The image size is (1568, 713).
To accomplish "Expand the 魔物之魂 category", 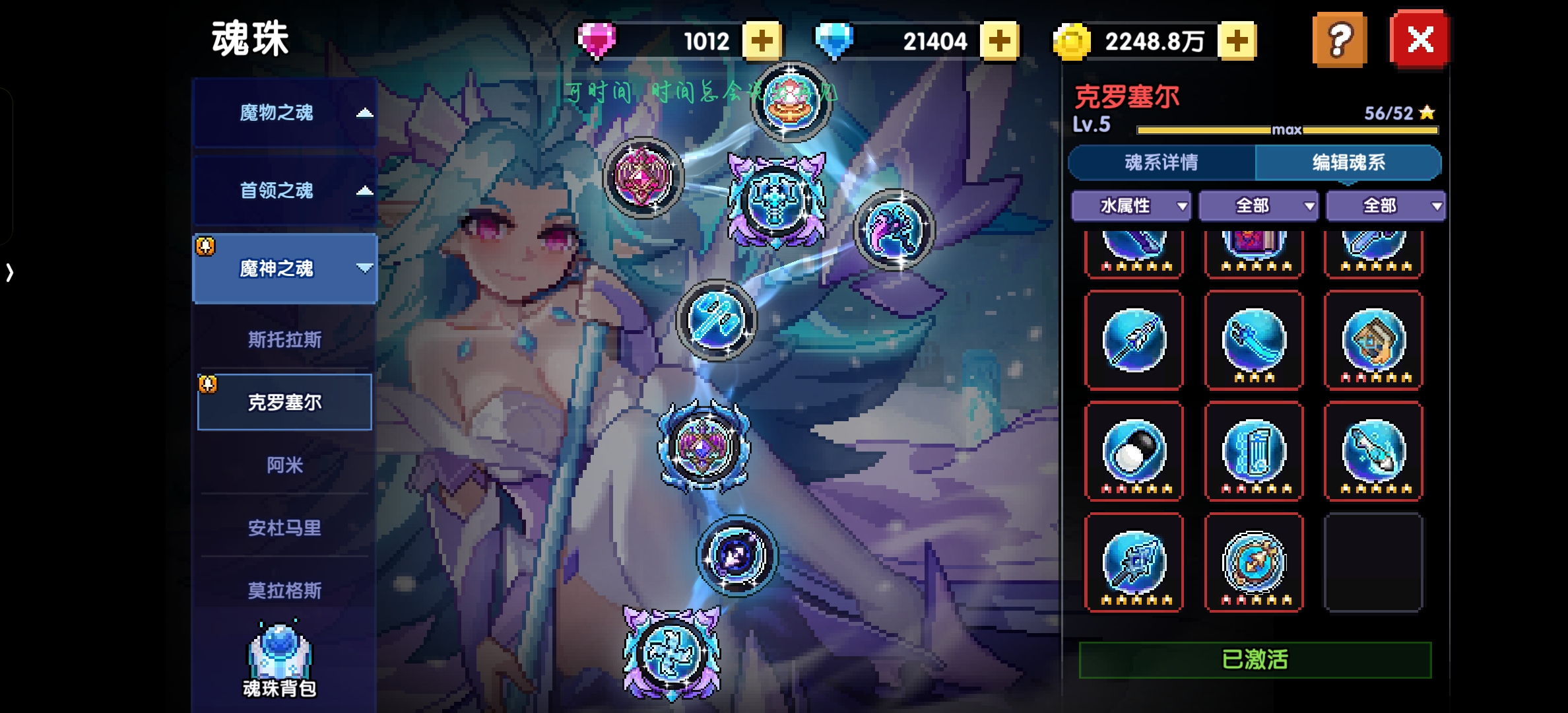I will (x=284, y=113).
